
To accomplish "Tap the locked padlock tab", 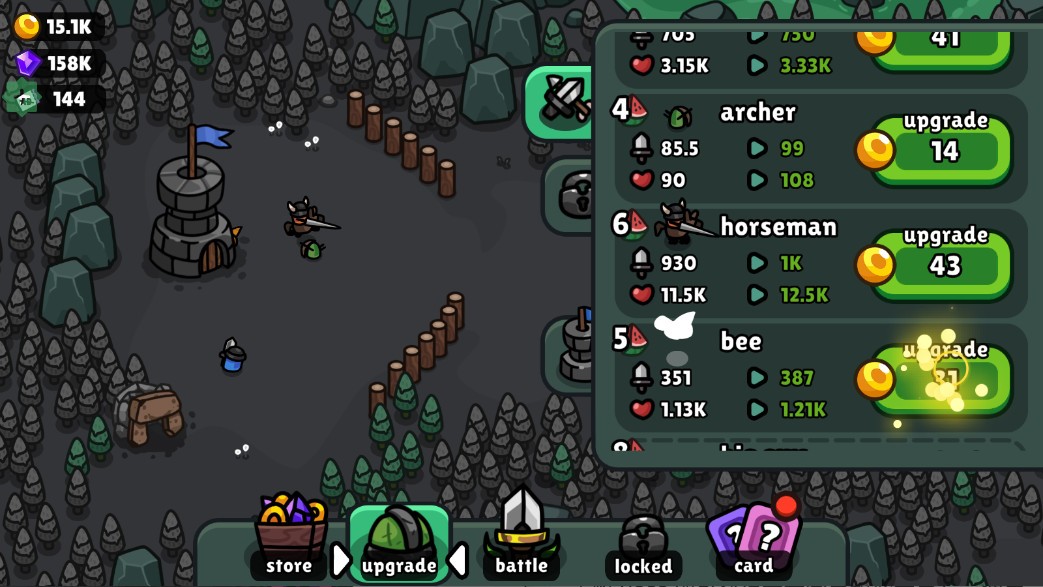I will (x=643, y=545).
